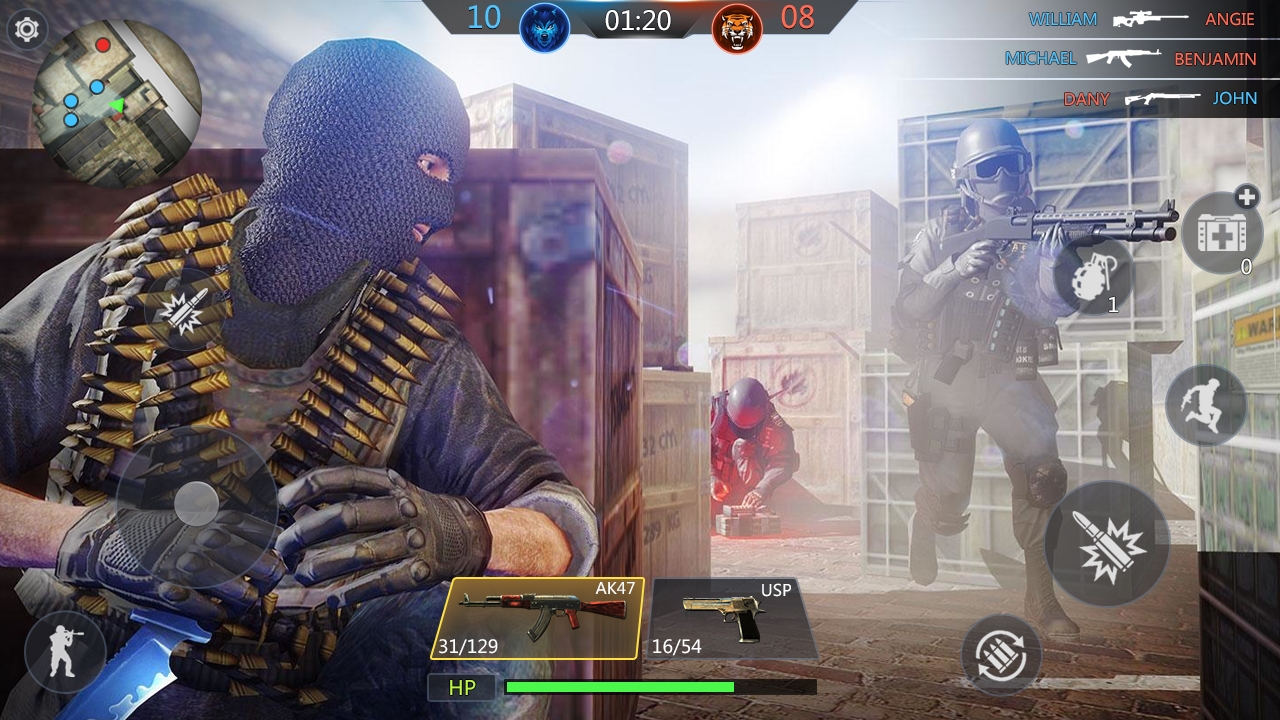Open the scoreboard timer display
The image size is (1280, 720).
pyautogui.click(x=637, y=25)
